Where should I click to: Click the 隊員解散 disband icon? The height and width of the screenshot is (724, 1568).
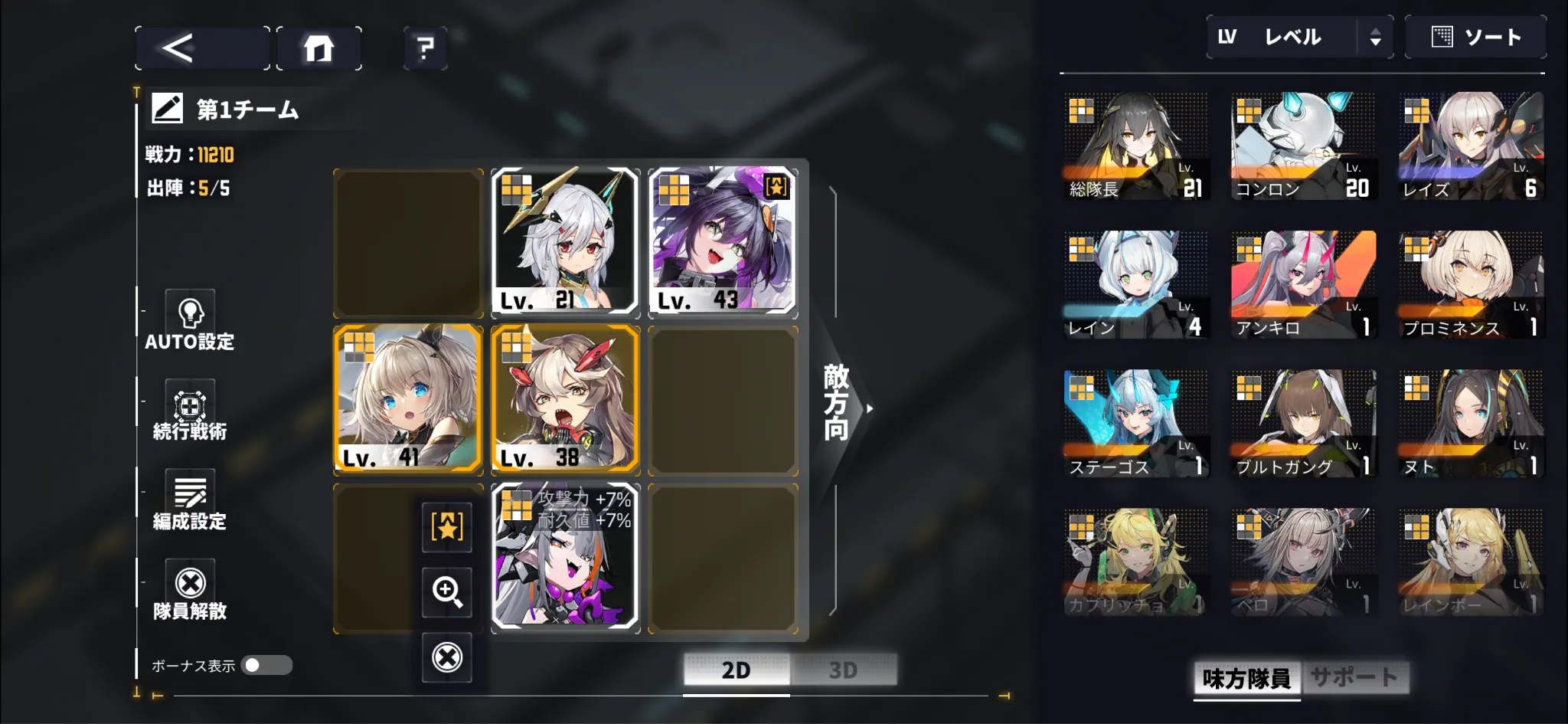click(189, 584)
